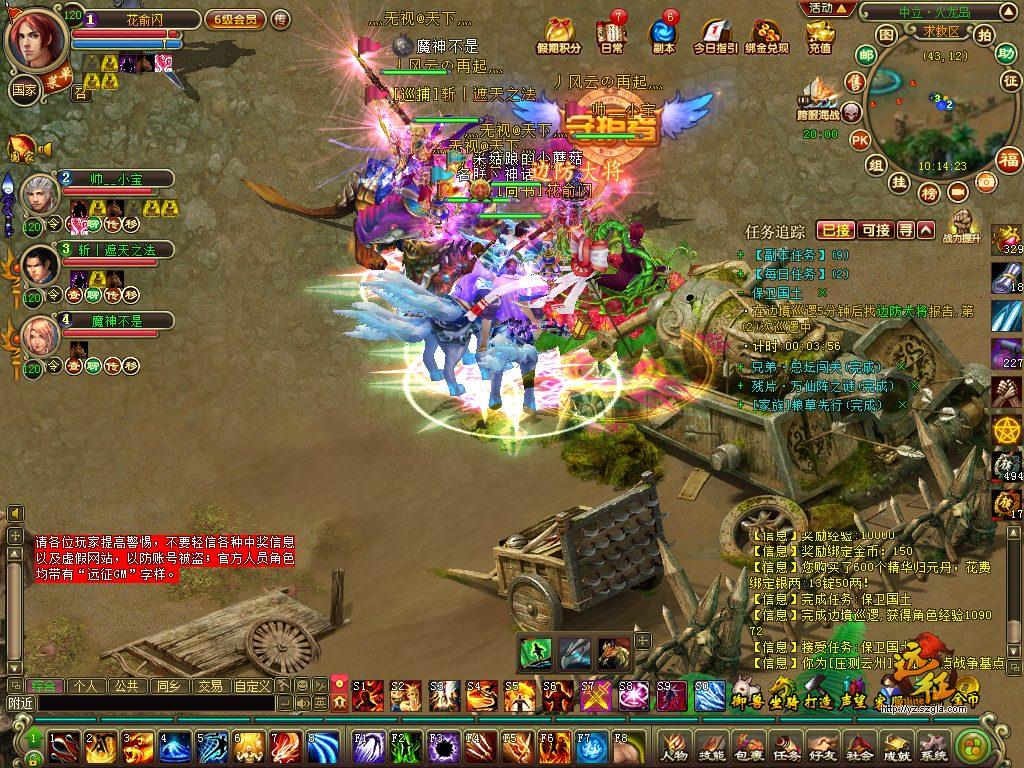Toggle the PK mode button
The height and width of the screenshot is (768, 1024).
point(859,140)
